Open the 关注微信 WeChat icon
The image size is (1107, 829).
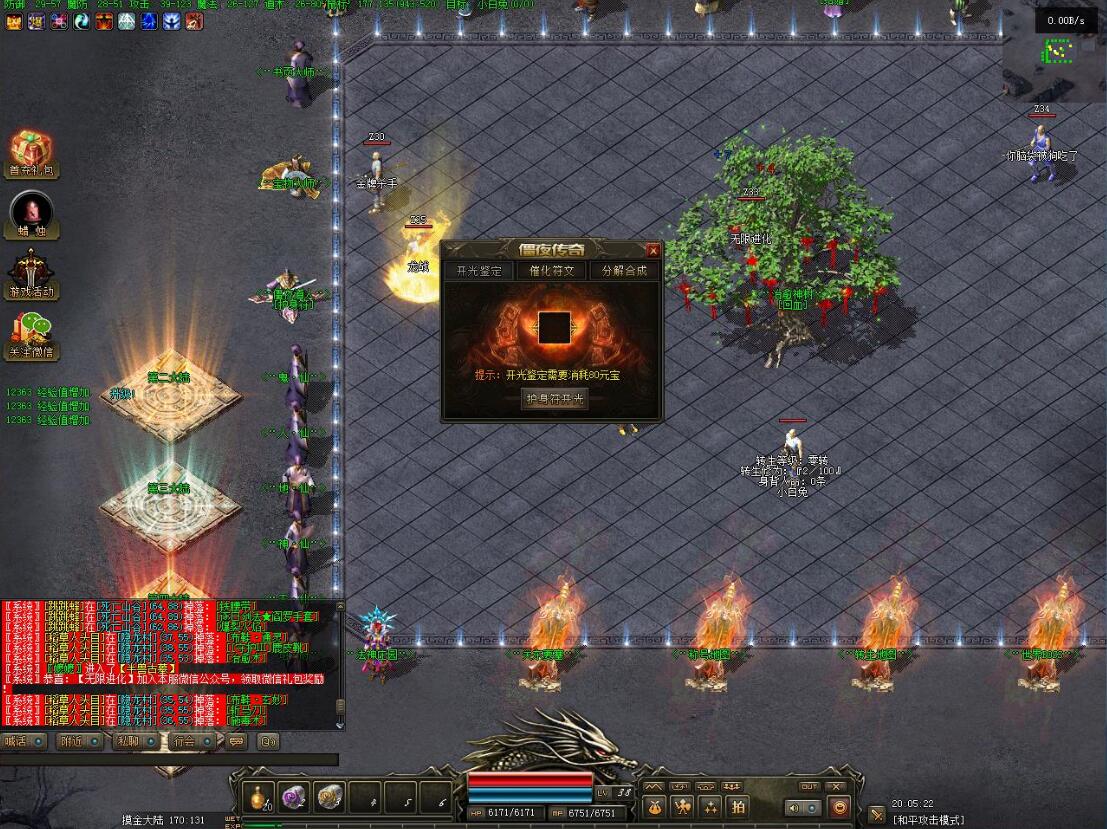point(33,334)
